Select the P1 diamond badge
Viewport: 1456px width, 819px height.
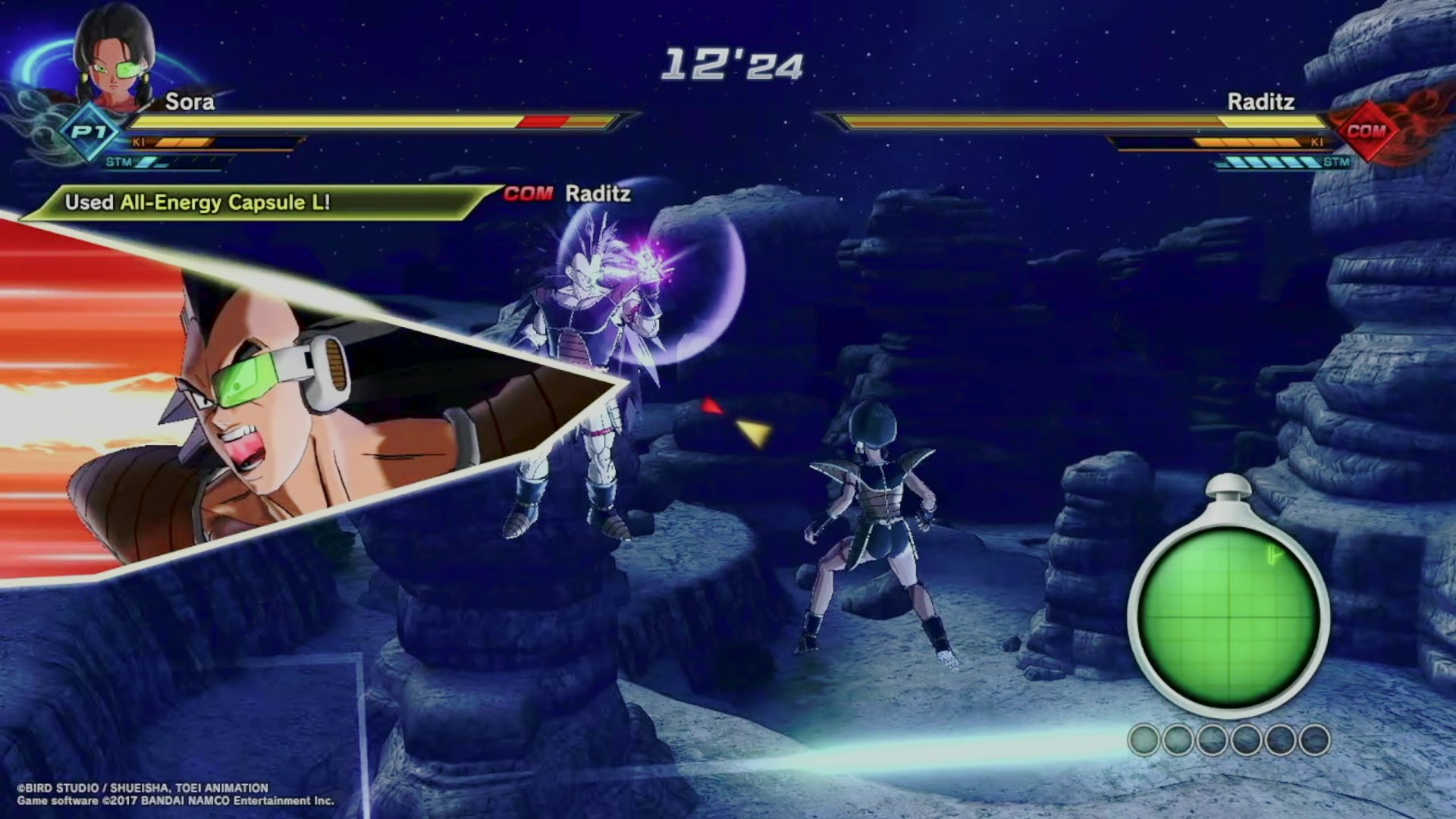coord(89,133)
